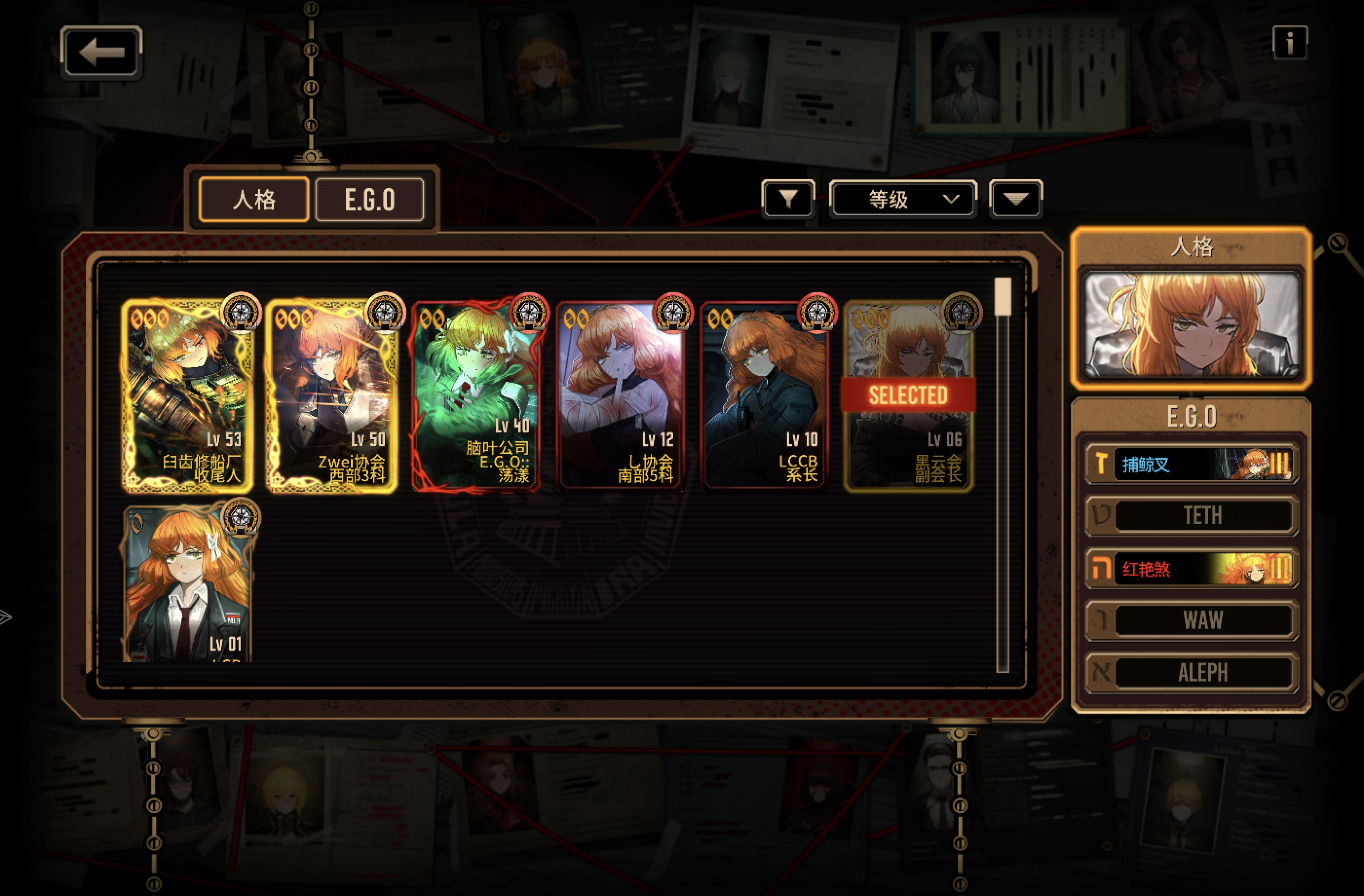1364x896 pixels.
Task: Open the empty TETH E.G.O slot
Action: 1192,516
